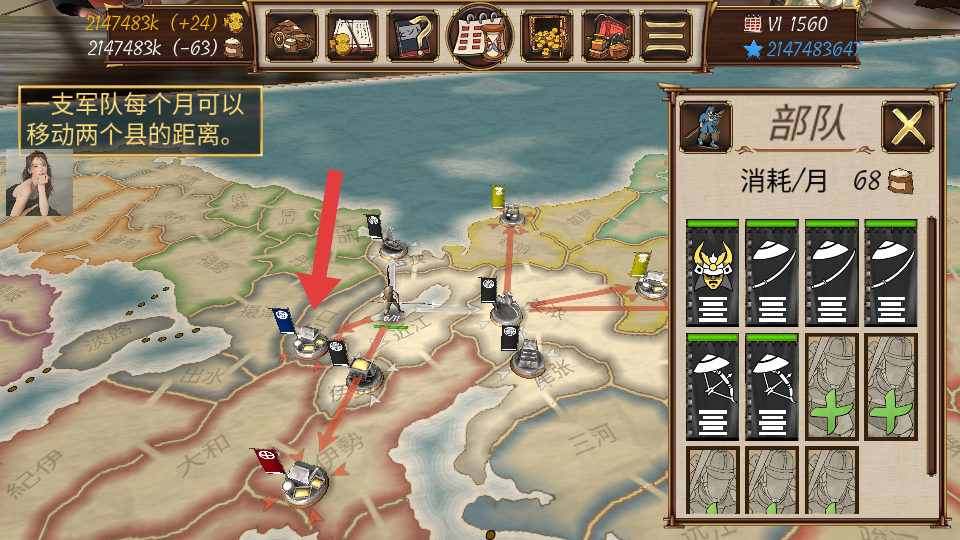Open the gold treasure chest menu
The image size is (960, 540).
point(547,35)
